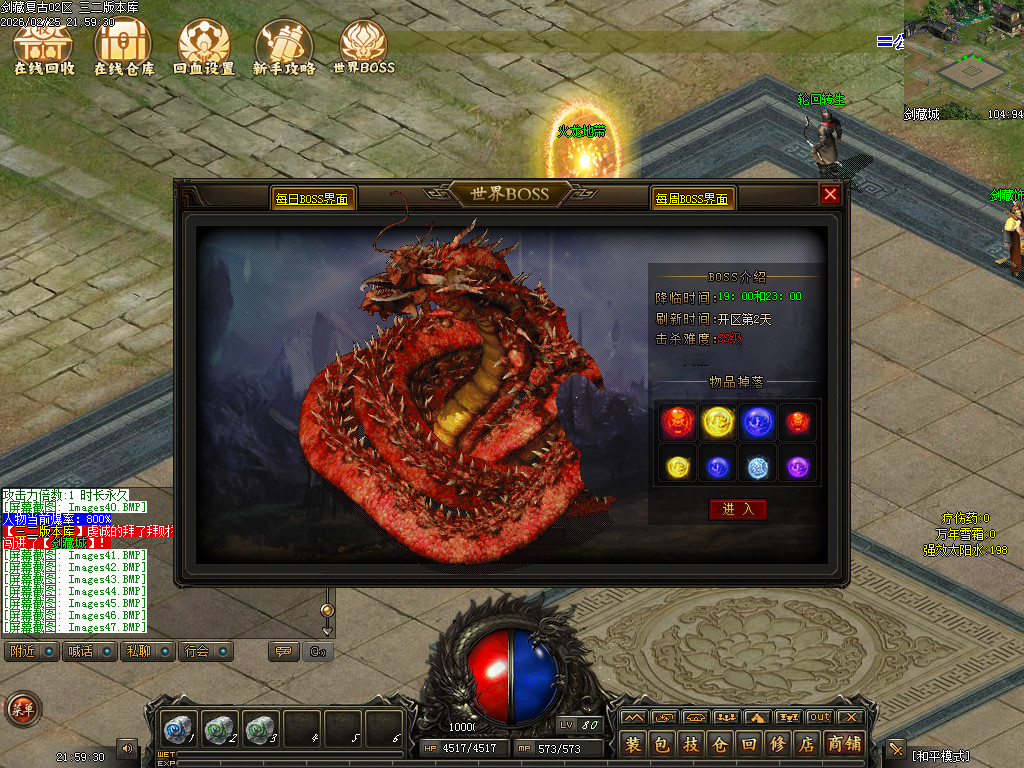Viewport: 1024px width, 768px height.
Task: Select the 私聊 private chat channel
Action: (147, 652)
